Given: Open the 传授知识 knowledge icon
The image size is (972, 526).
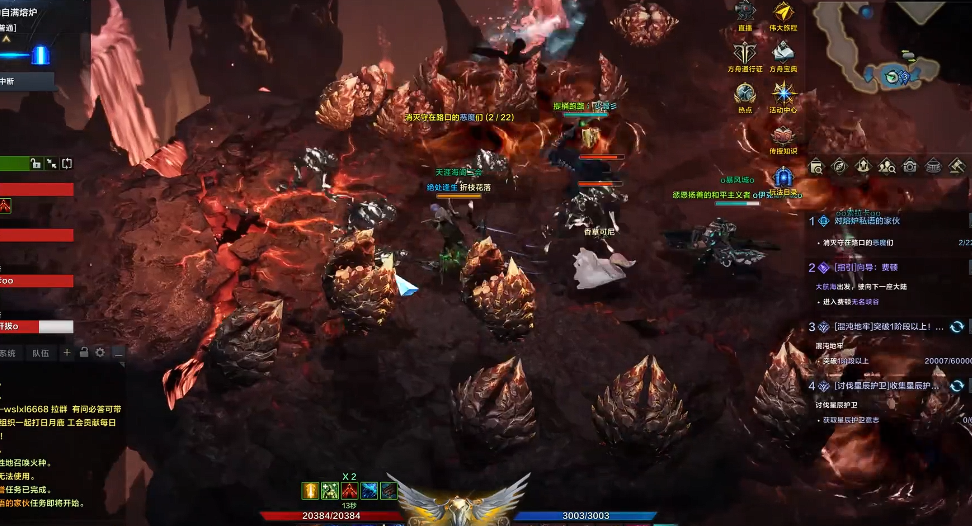Looking at the screenshot, I should coord(783,135).
